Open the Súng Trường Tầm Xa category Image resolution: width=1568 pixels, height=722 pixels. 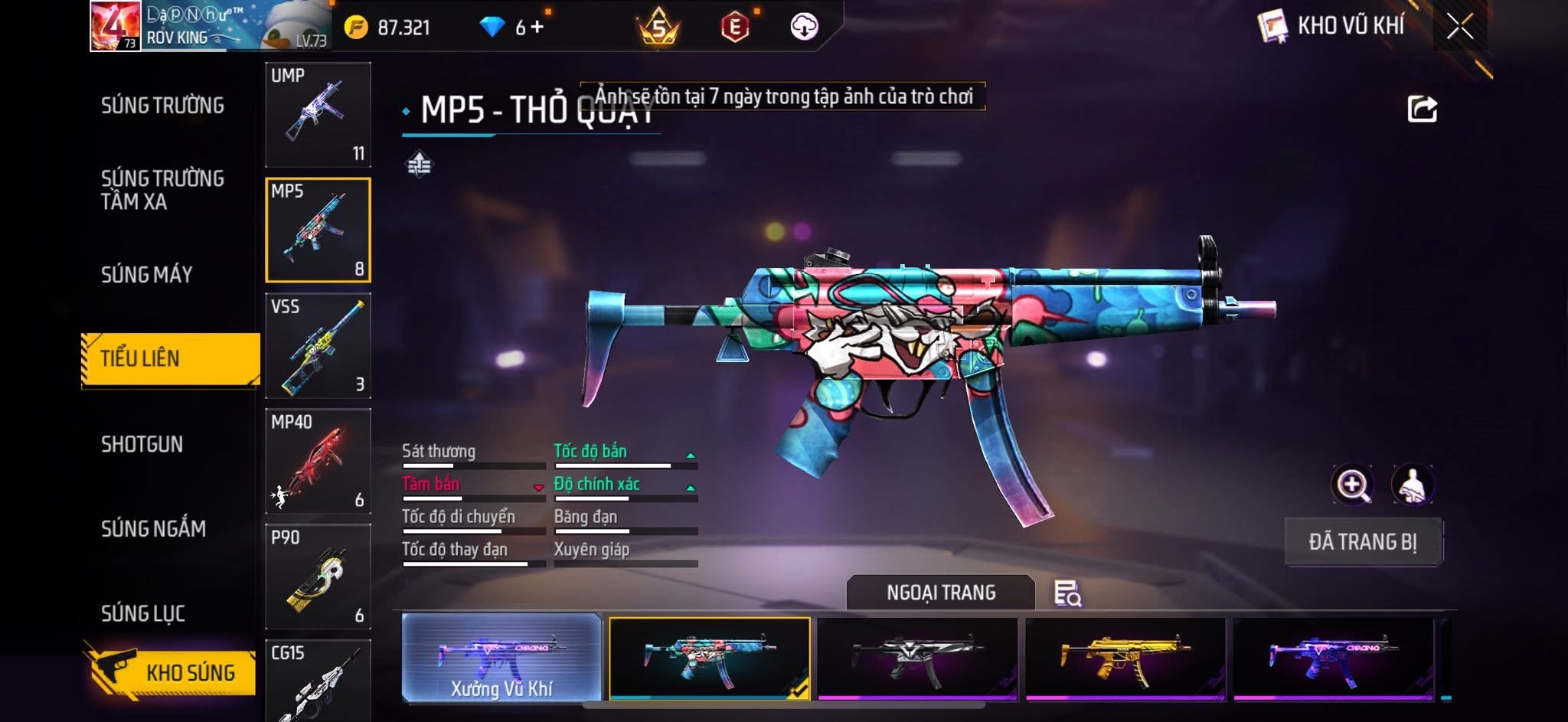pyautogui.click(x=162, y=190)
